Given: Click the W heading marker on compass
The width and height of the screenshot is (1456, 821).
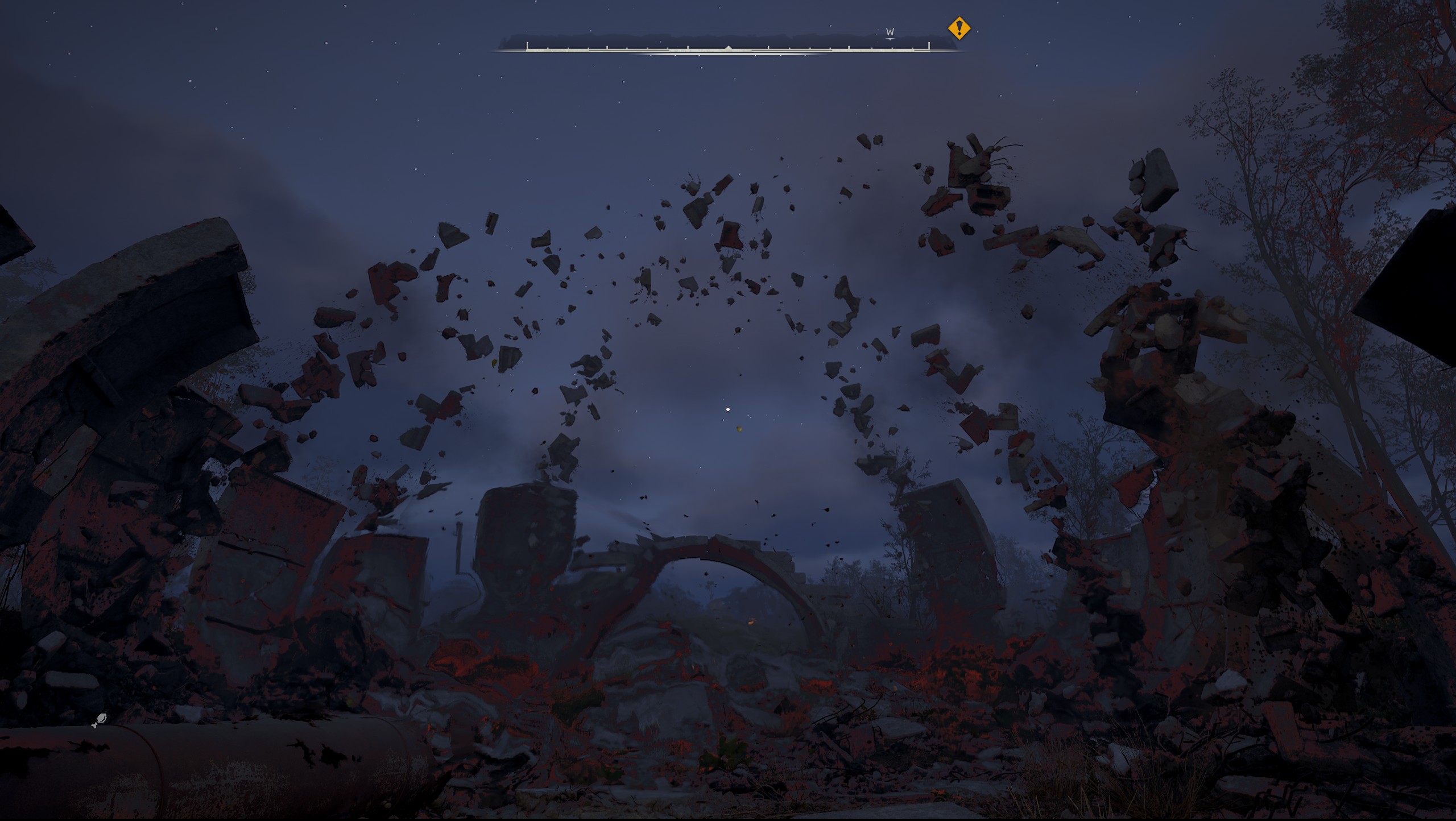Looking at the screenshot, I should point(890,32).
